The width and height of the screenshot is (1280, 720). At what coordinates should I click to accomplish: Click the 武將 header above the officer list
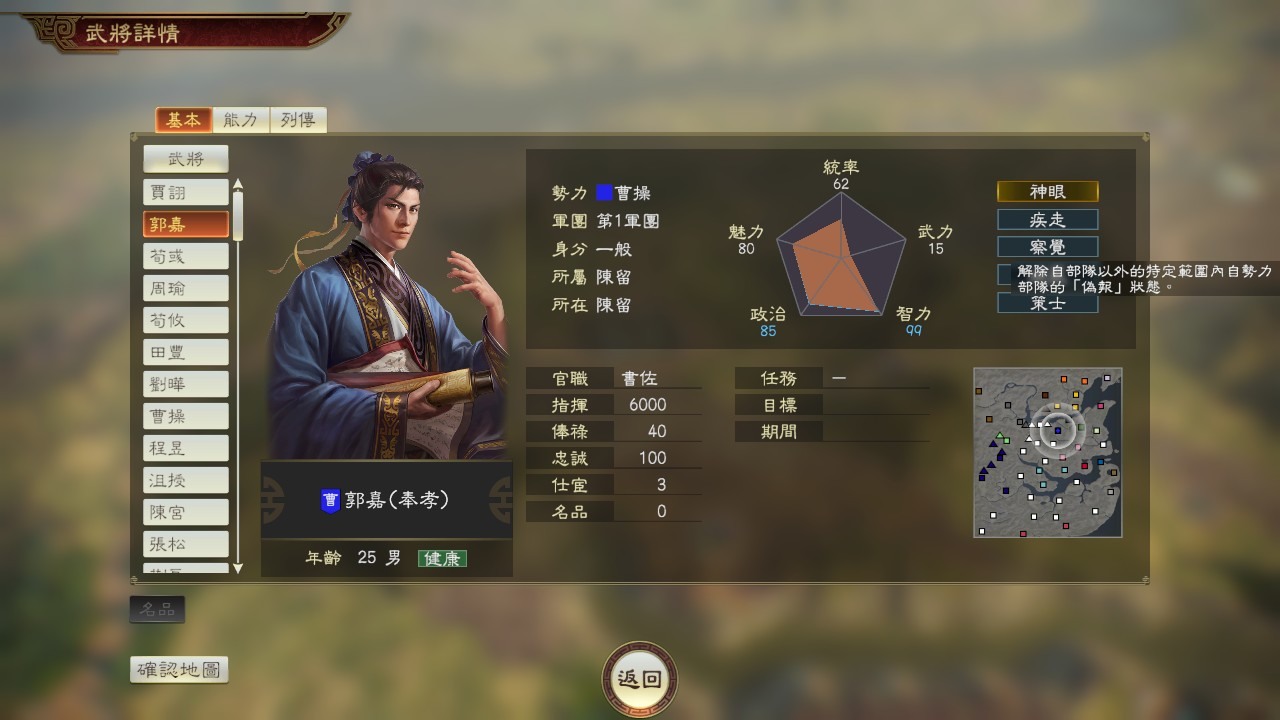185,158
